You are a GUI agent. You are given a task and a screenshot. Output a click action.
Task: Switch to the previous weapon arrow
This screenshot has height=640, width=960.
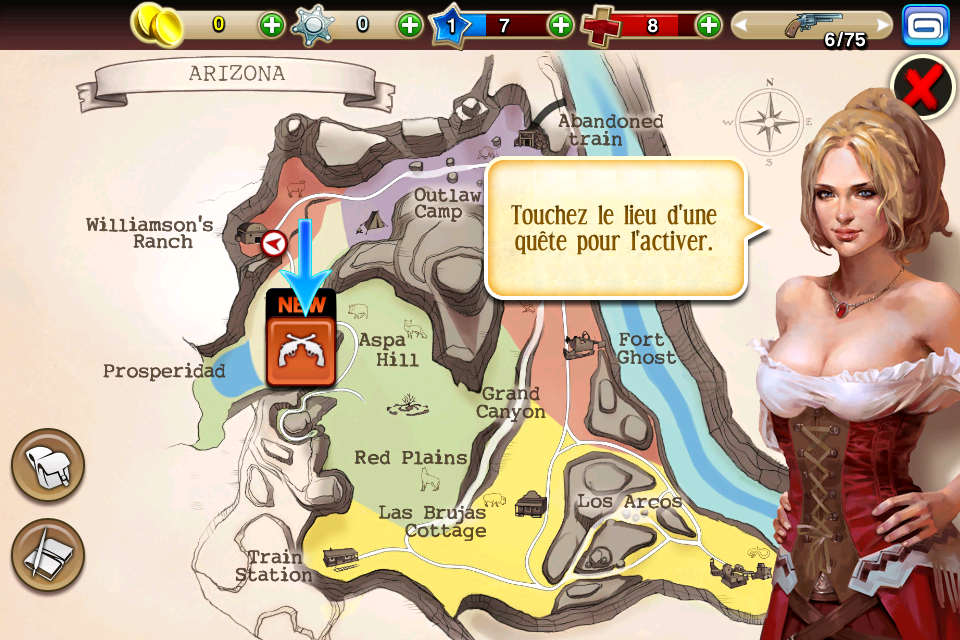click(x=743, y=25)
